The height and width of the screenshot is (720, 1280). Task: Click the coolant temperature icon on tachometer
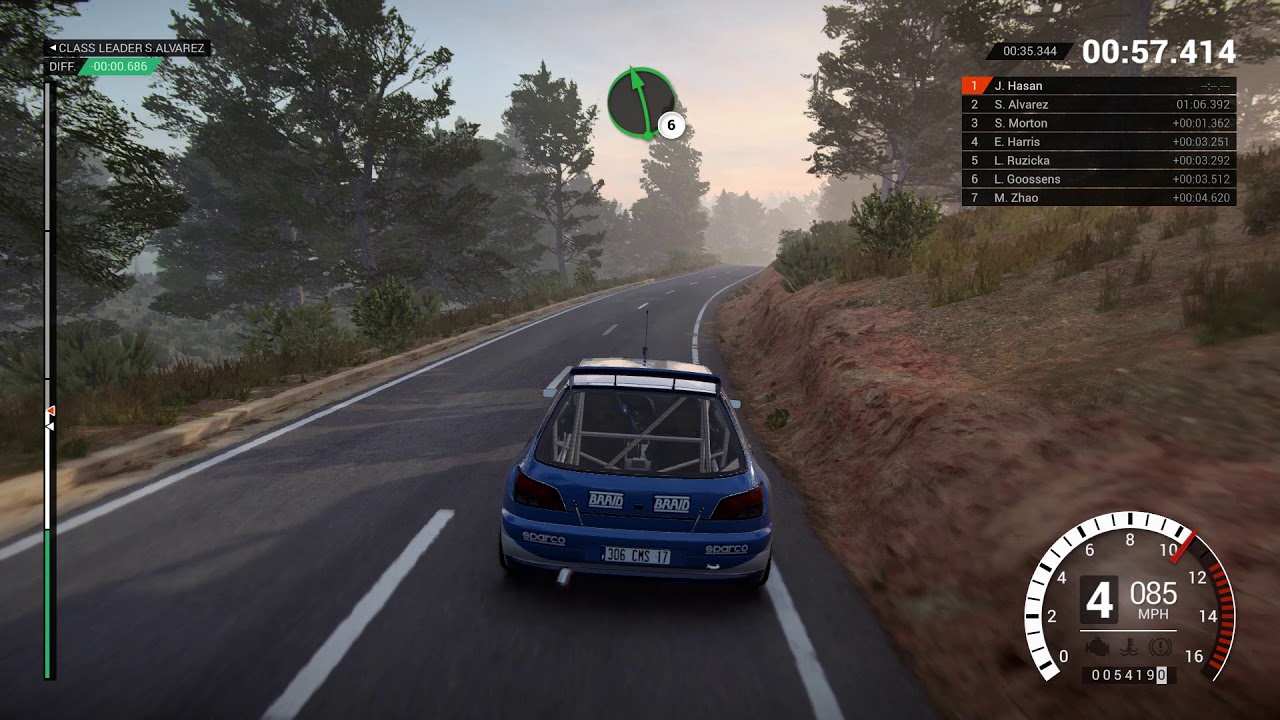(1129, 646)
